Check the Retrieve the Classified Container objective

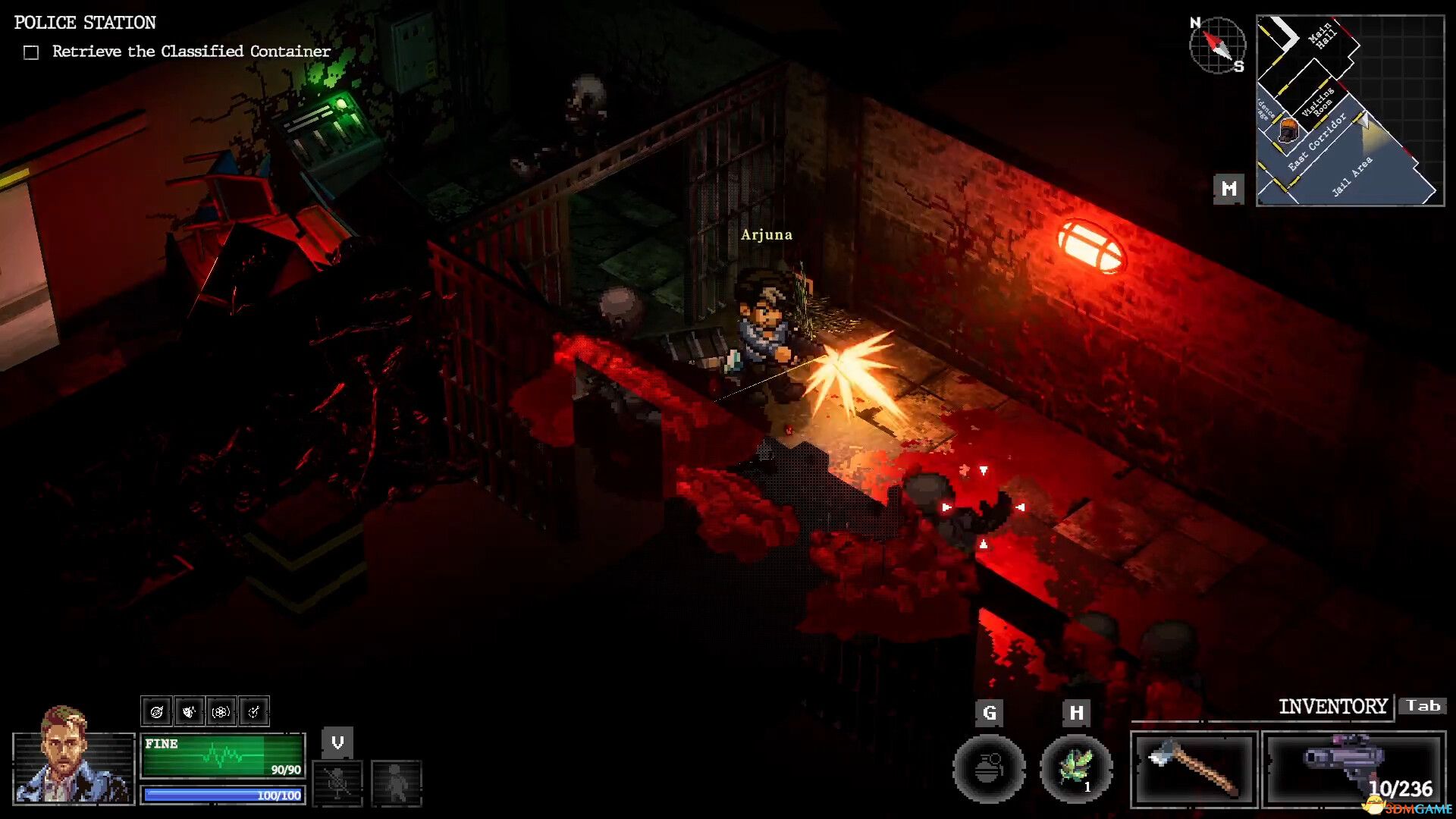[x=30, y=51]
